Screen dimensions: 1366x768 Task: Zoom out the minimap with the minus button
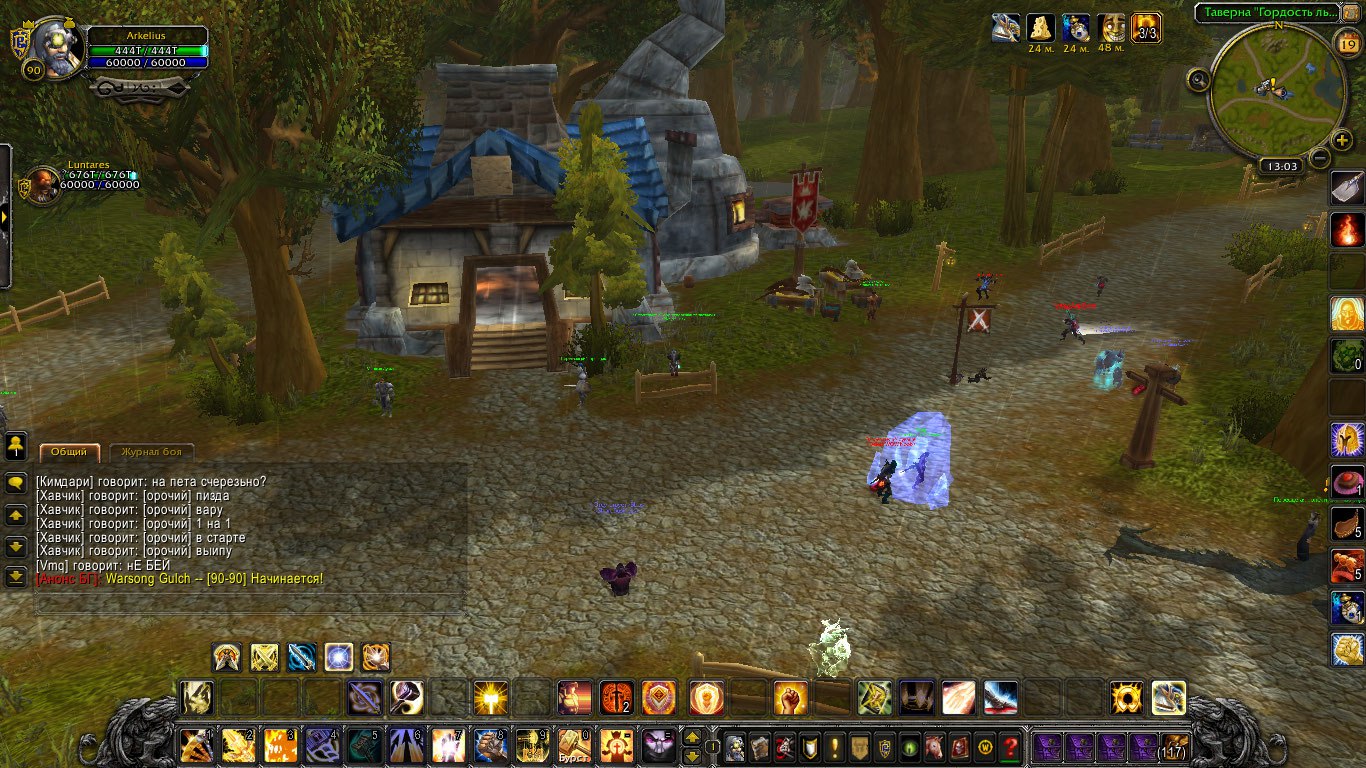coord(1320,158)
